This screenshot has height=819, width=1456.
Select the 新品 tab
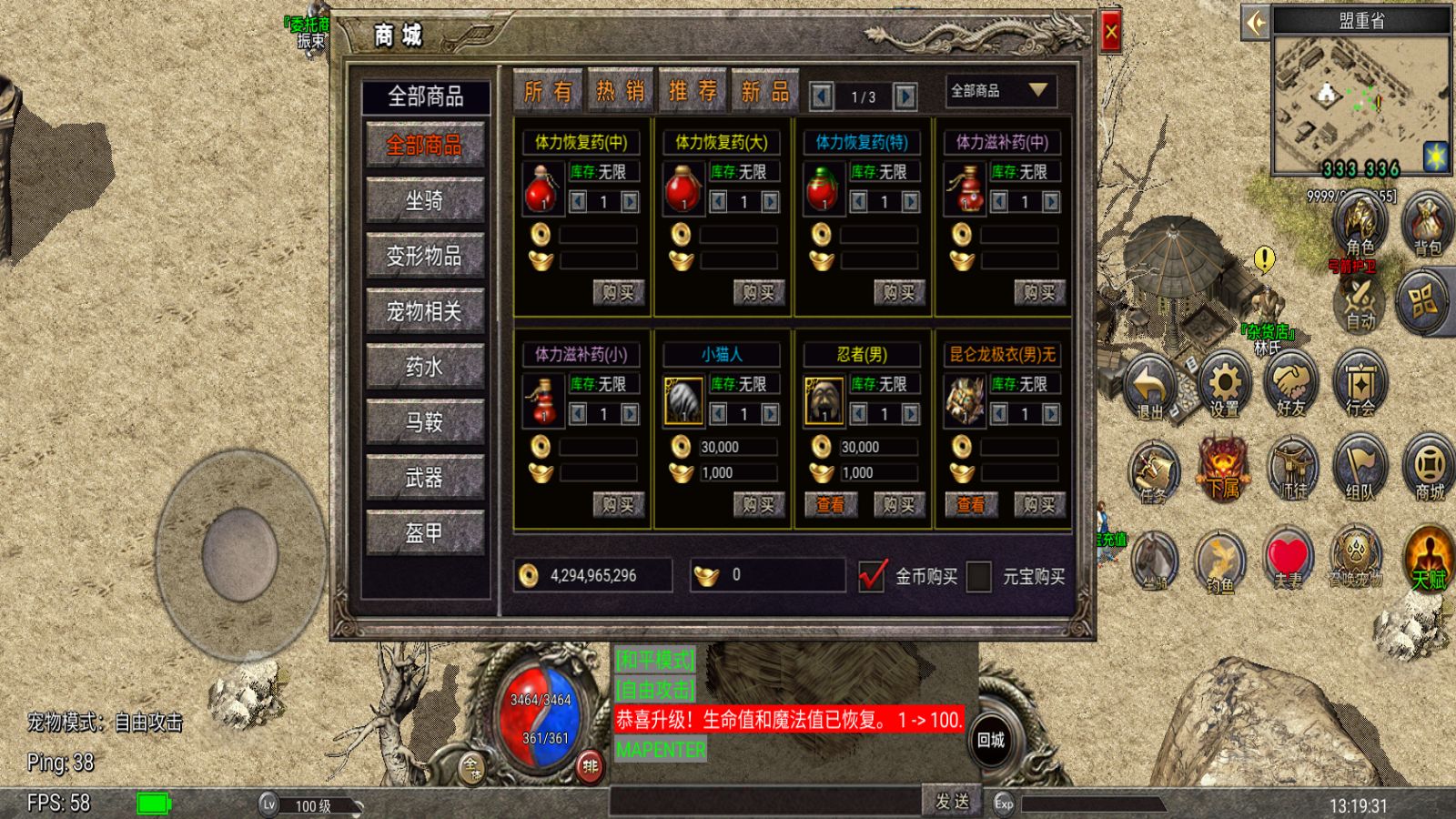[x=764, y=88]
